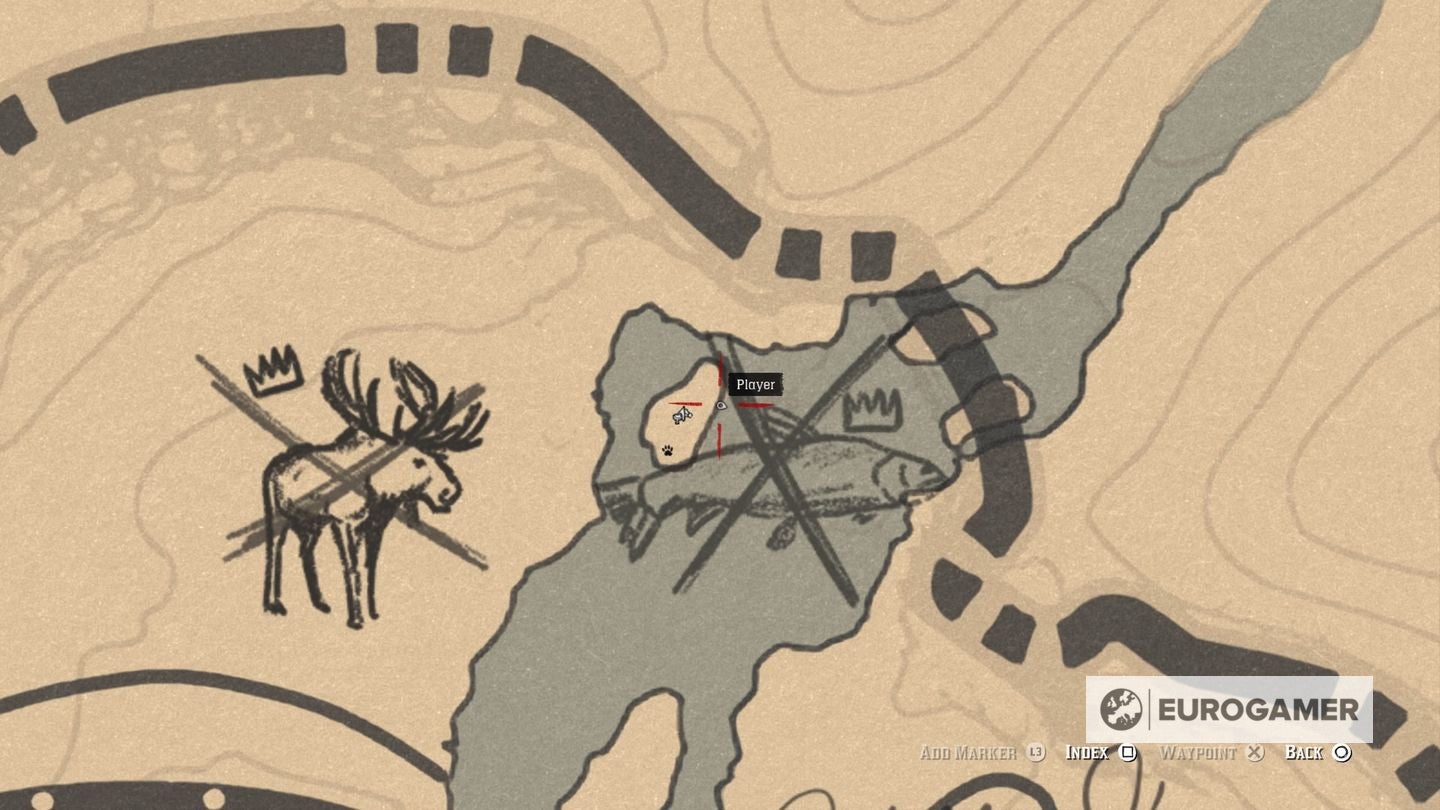Click the Player name label tooltip
Viewport: 1440px width, 810px height.
tap(755, 384)
